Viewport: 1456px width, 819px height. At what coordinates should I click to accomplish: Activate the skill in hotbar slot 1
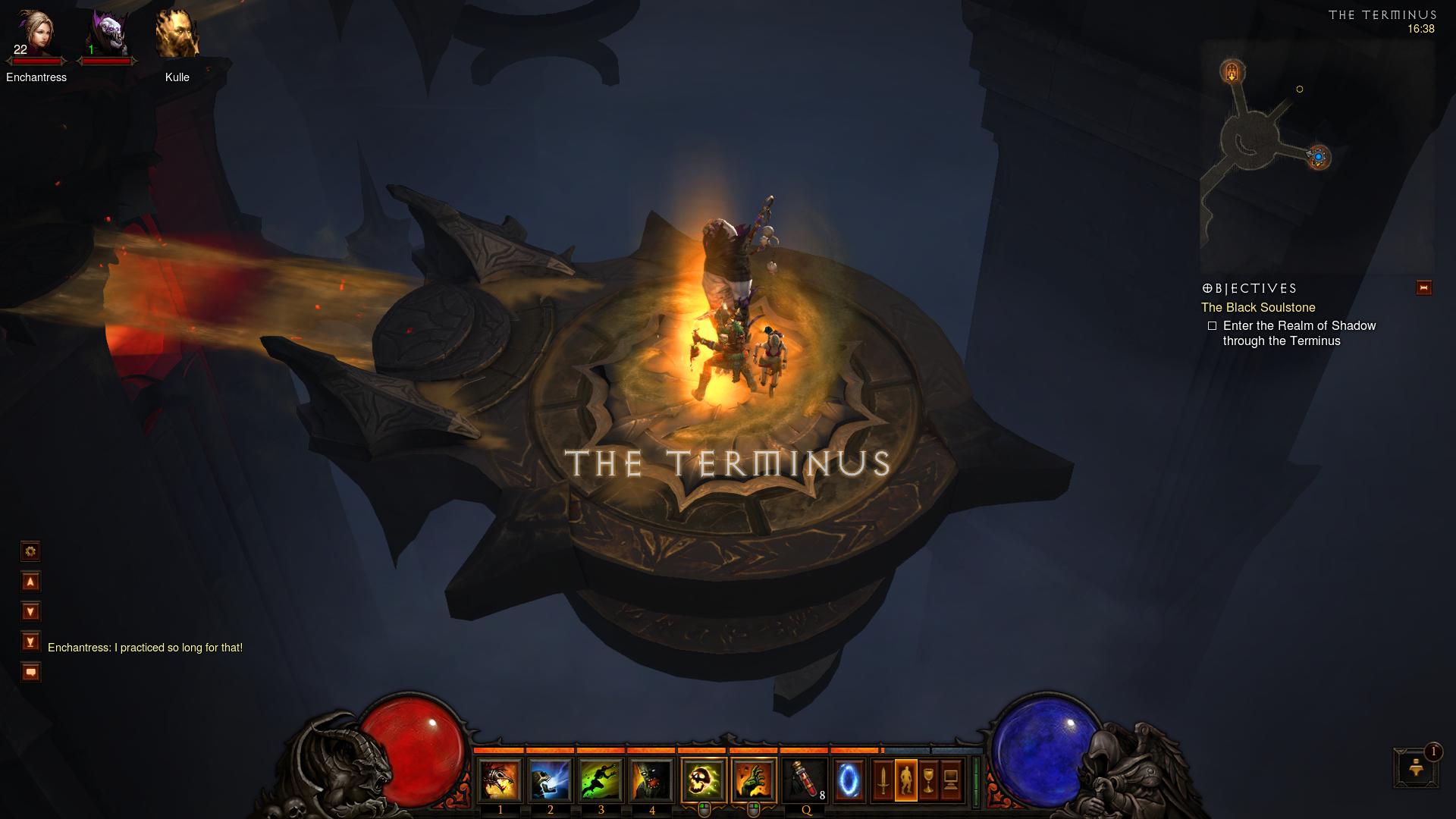click(500, 780)
